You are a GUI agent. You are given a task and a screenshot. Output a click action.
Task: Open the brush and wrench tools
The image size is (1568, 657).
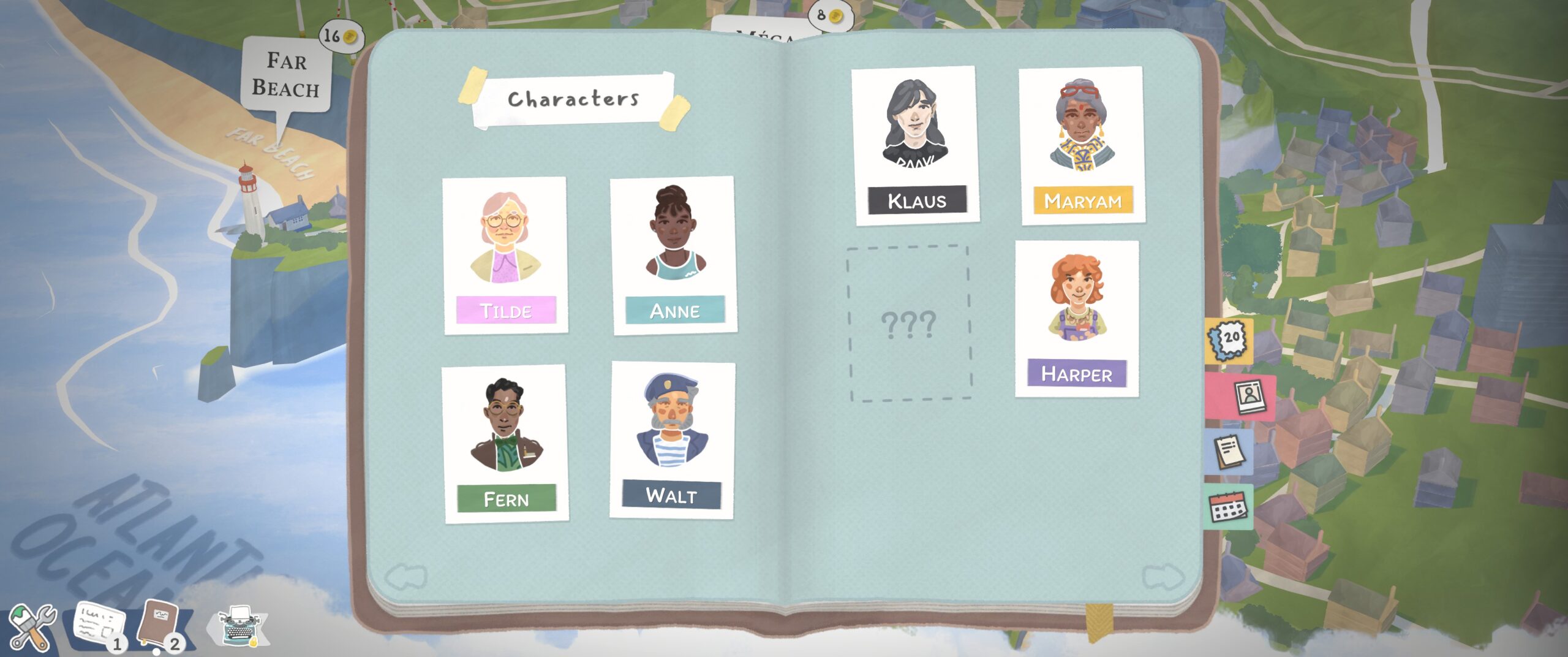[x=32, y=626]
